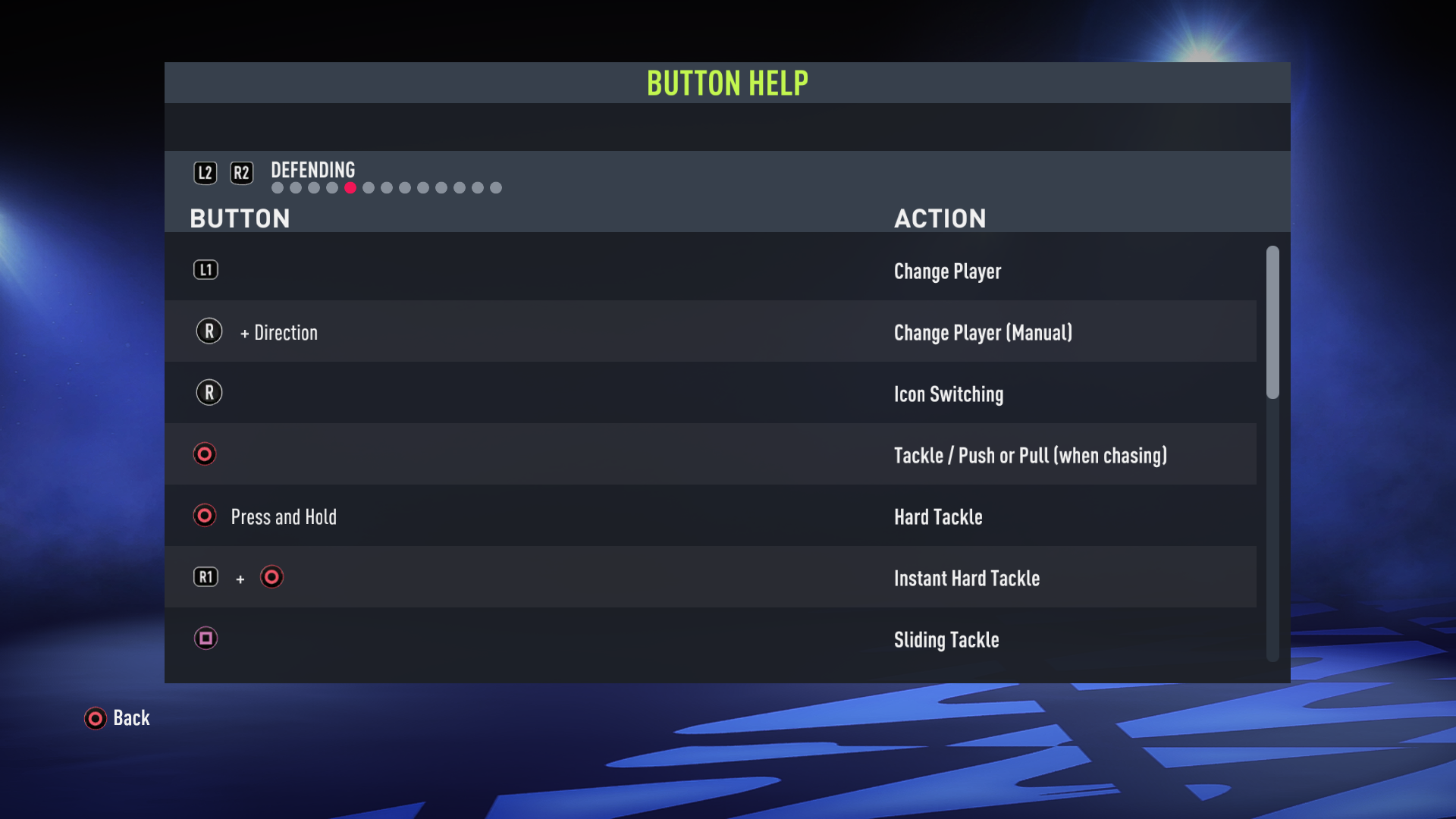Click the R1 icon in Instant Hard Tackle row
Screen dimensions: 1456x819
click(206, 577)
